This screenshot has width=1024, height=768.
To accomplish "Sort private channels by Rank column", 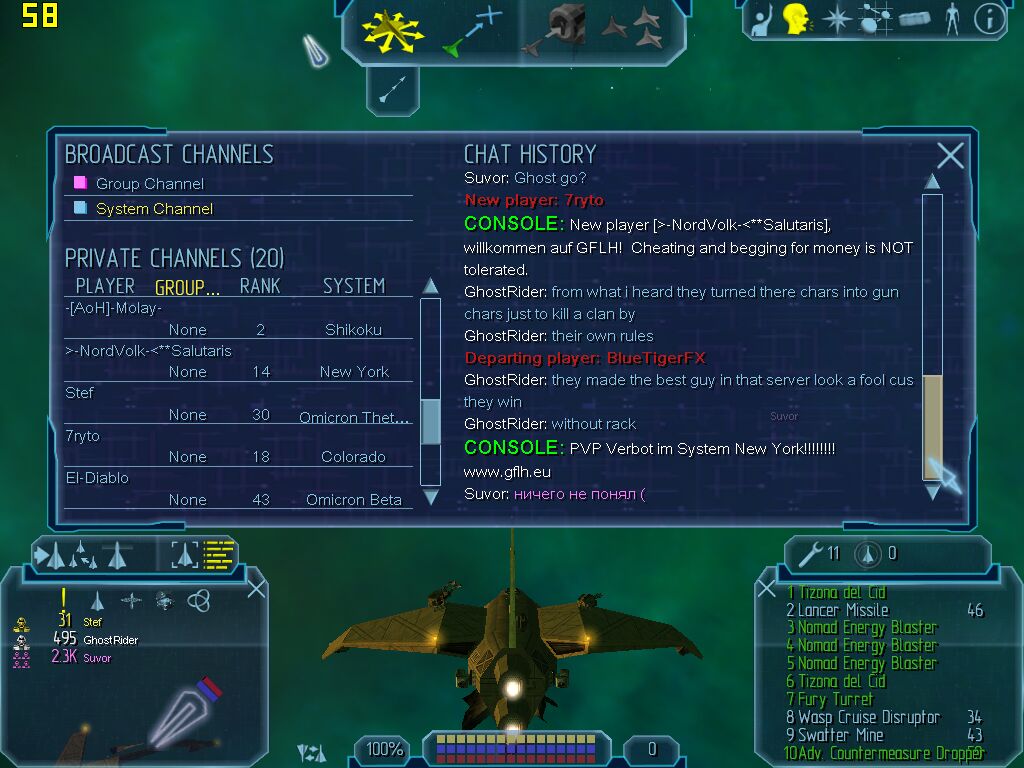I will tap(260, 286).
